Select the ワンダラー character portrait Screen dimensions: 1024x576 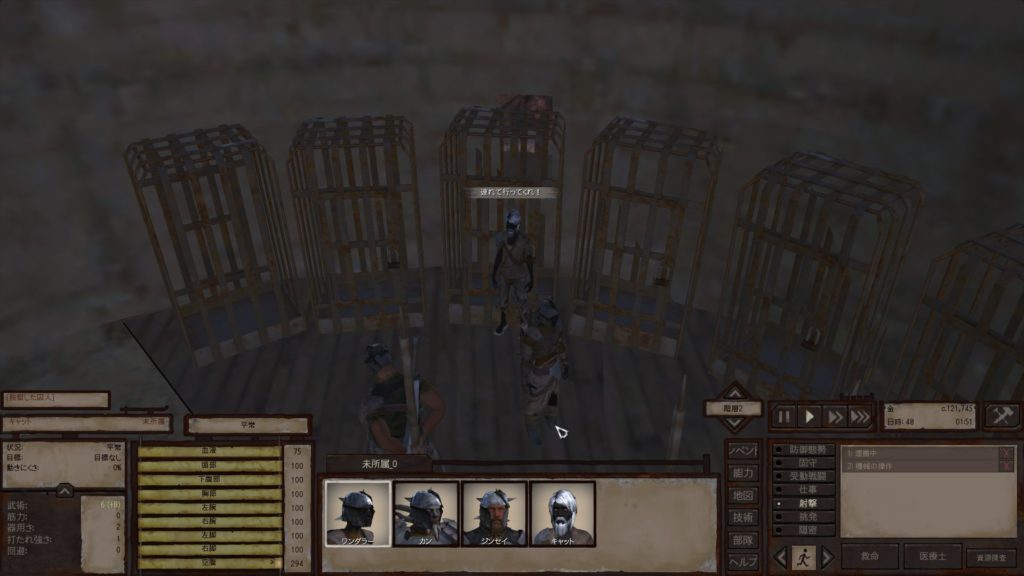click(x=358, y=514)
